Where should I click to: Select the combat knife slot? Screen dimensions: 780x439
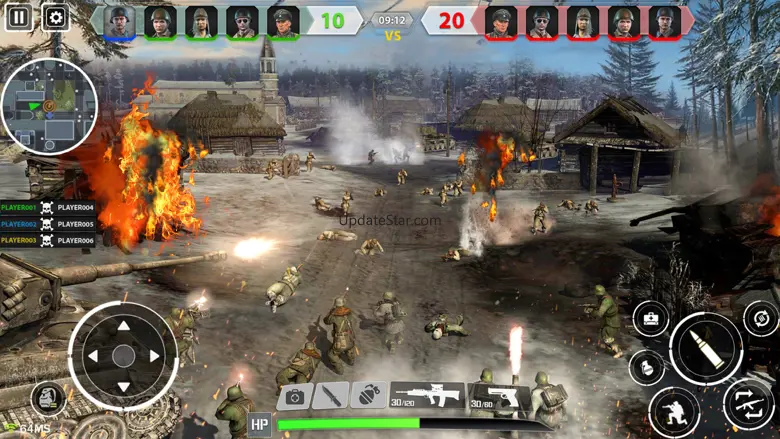[331, 396]
